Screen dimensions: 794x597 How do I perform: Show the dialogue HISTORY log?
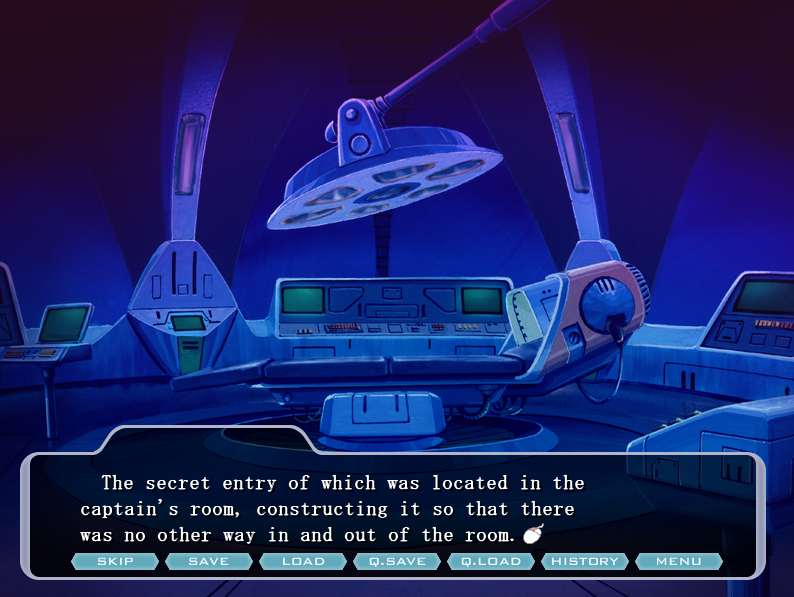(x=585, y=561)
